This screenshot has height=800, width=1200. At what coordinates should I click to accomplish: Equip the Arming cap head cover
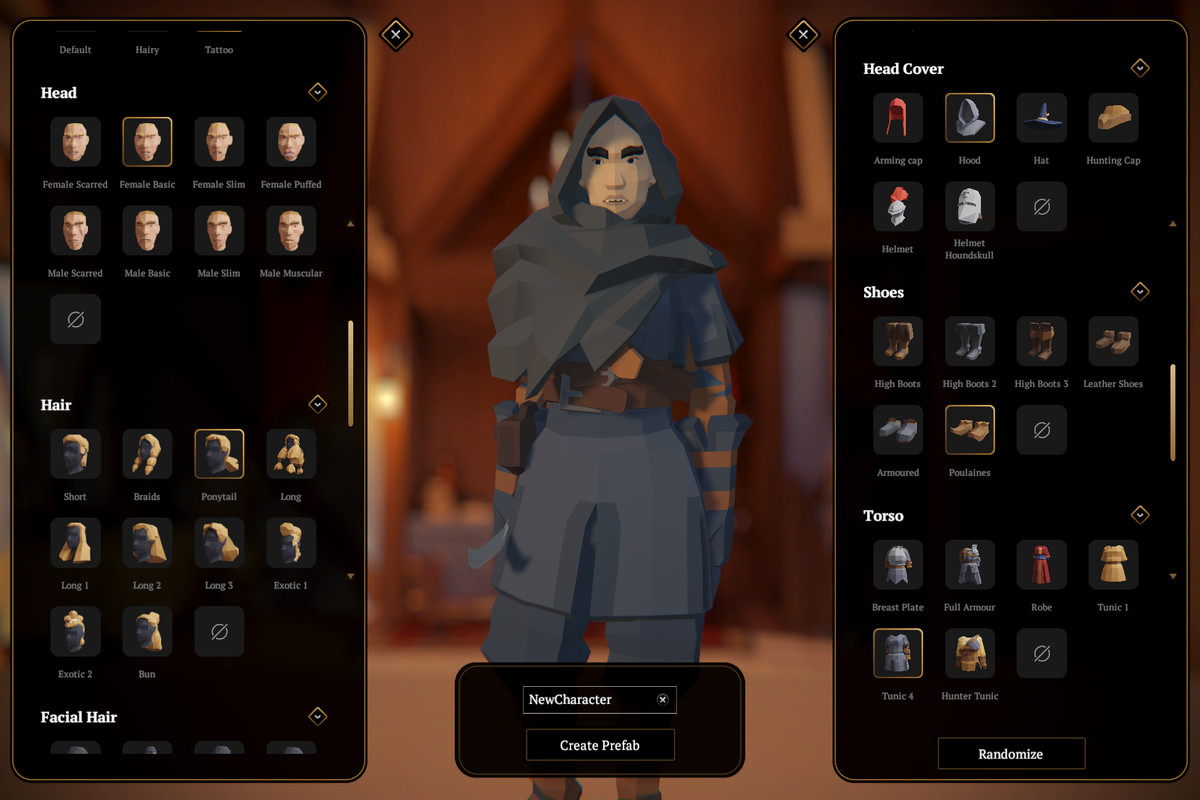tap(897, 118)
